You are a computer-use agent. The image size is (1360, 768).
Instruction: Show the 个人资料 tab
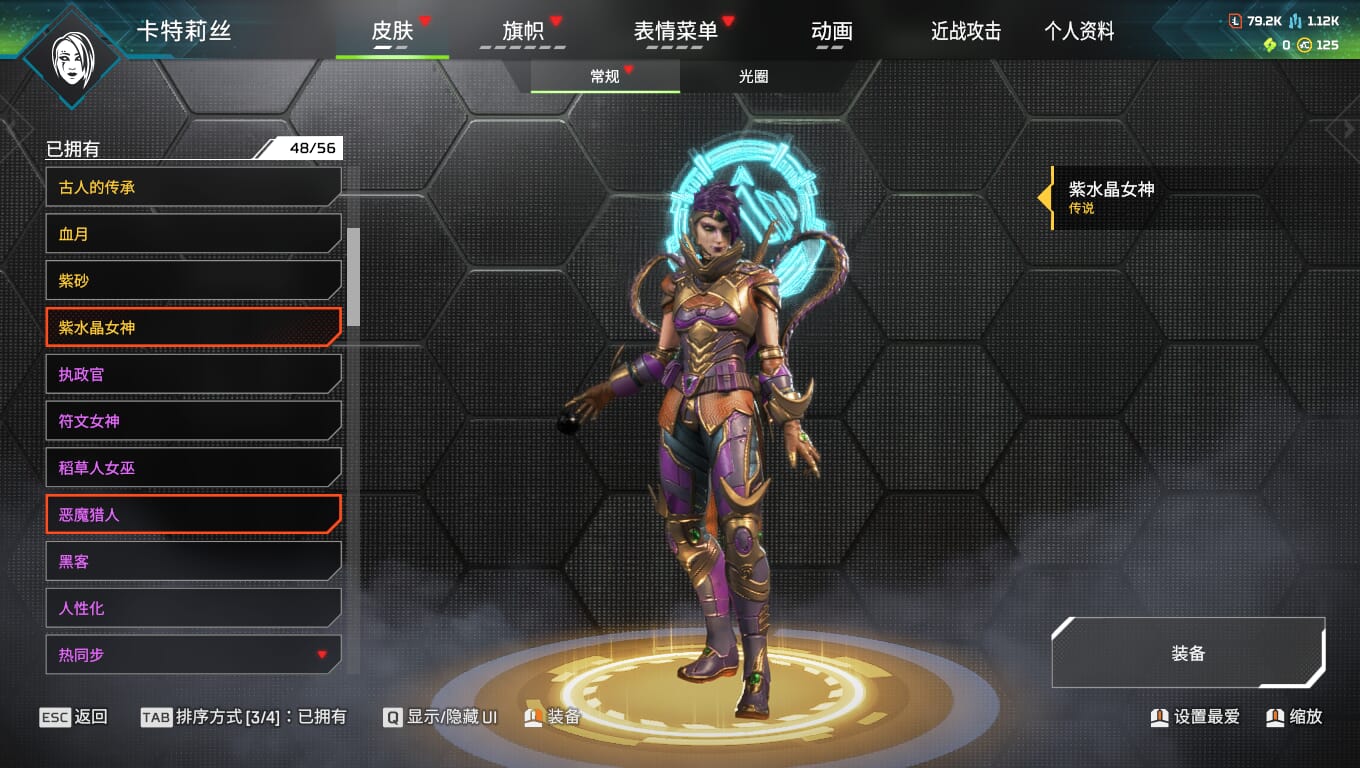(x=1079, y=31)
